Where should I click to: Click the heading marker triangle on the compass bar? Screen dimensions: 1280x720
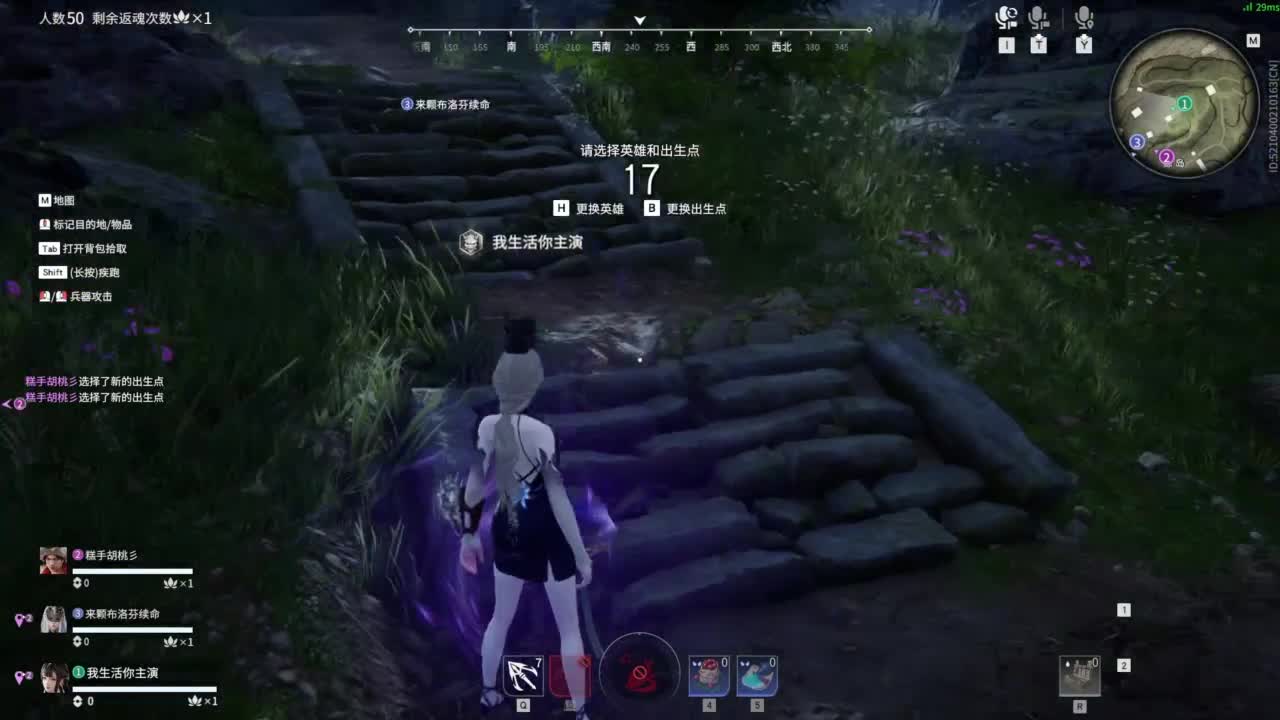[x=639, y=19]
